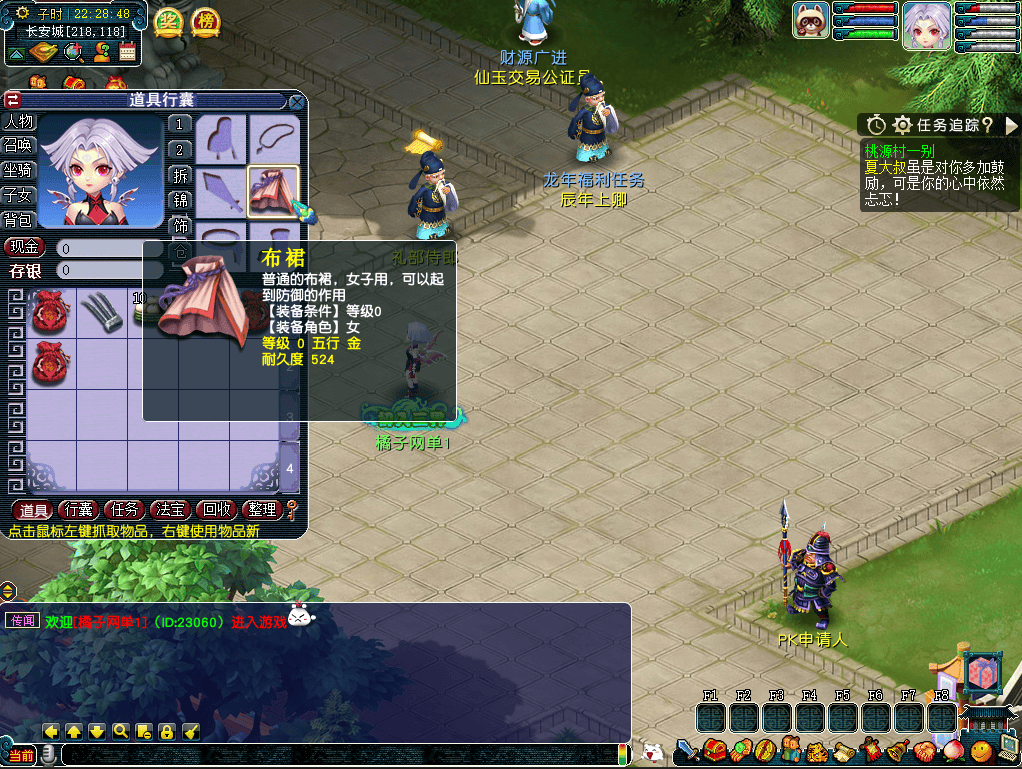Choose the 背包 backpack tab
This screenshot has width=1022, height=769.
[19, 219]
